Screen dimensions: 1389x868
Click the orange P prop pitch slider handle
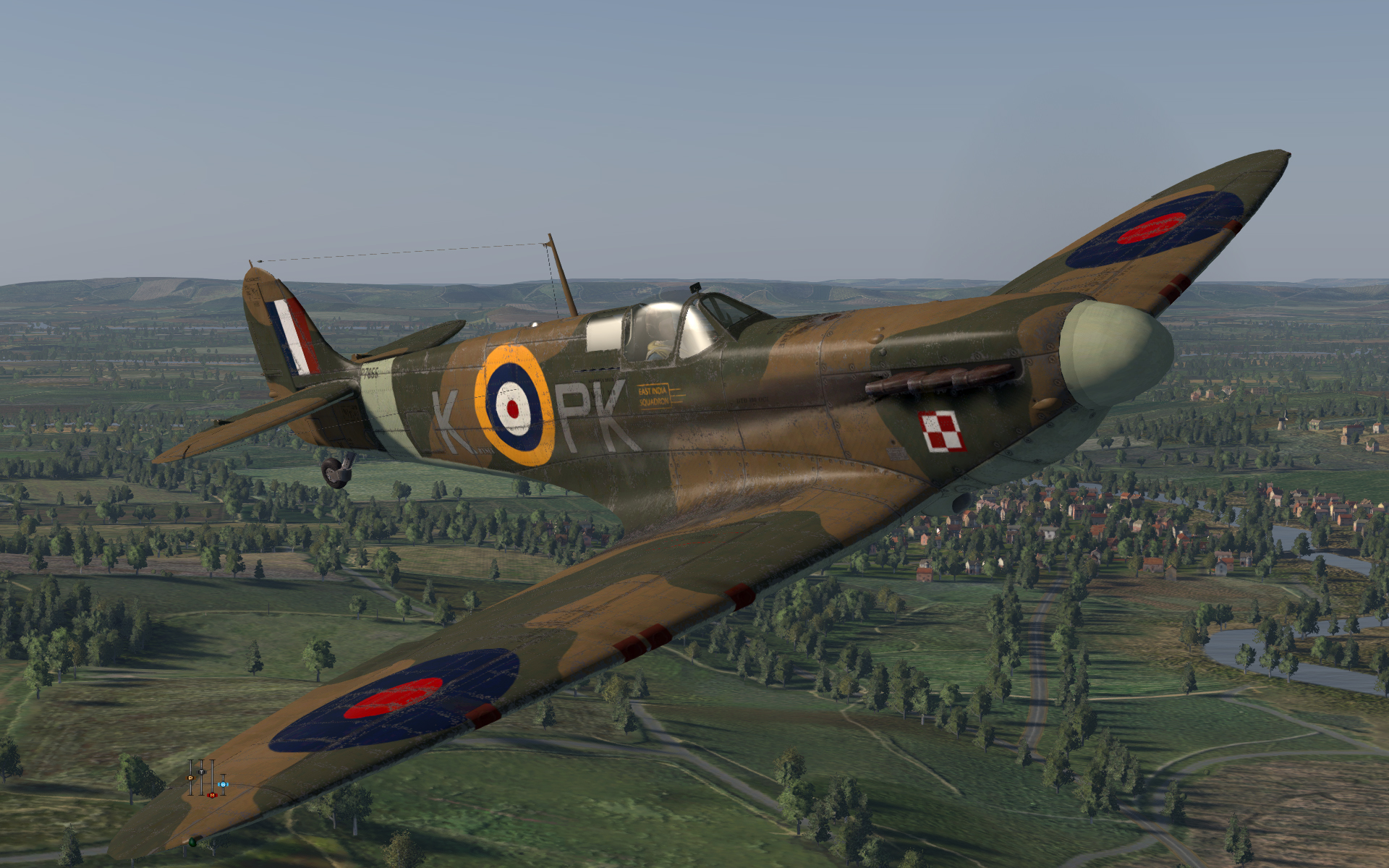(190, 778)
